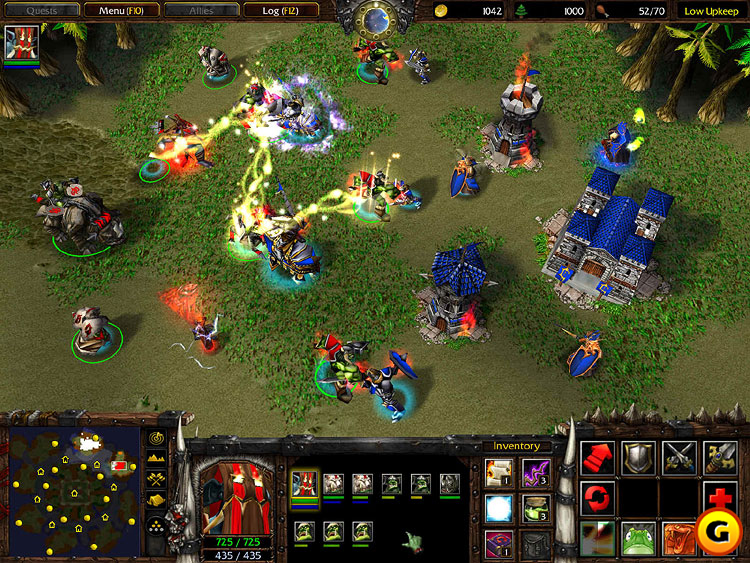This screenshot has height=563, width=750.
Task: Select the crossed swords Hold Position command
Action: (x=679, y=458)
